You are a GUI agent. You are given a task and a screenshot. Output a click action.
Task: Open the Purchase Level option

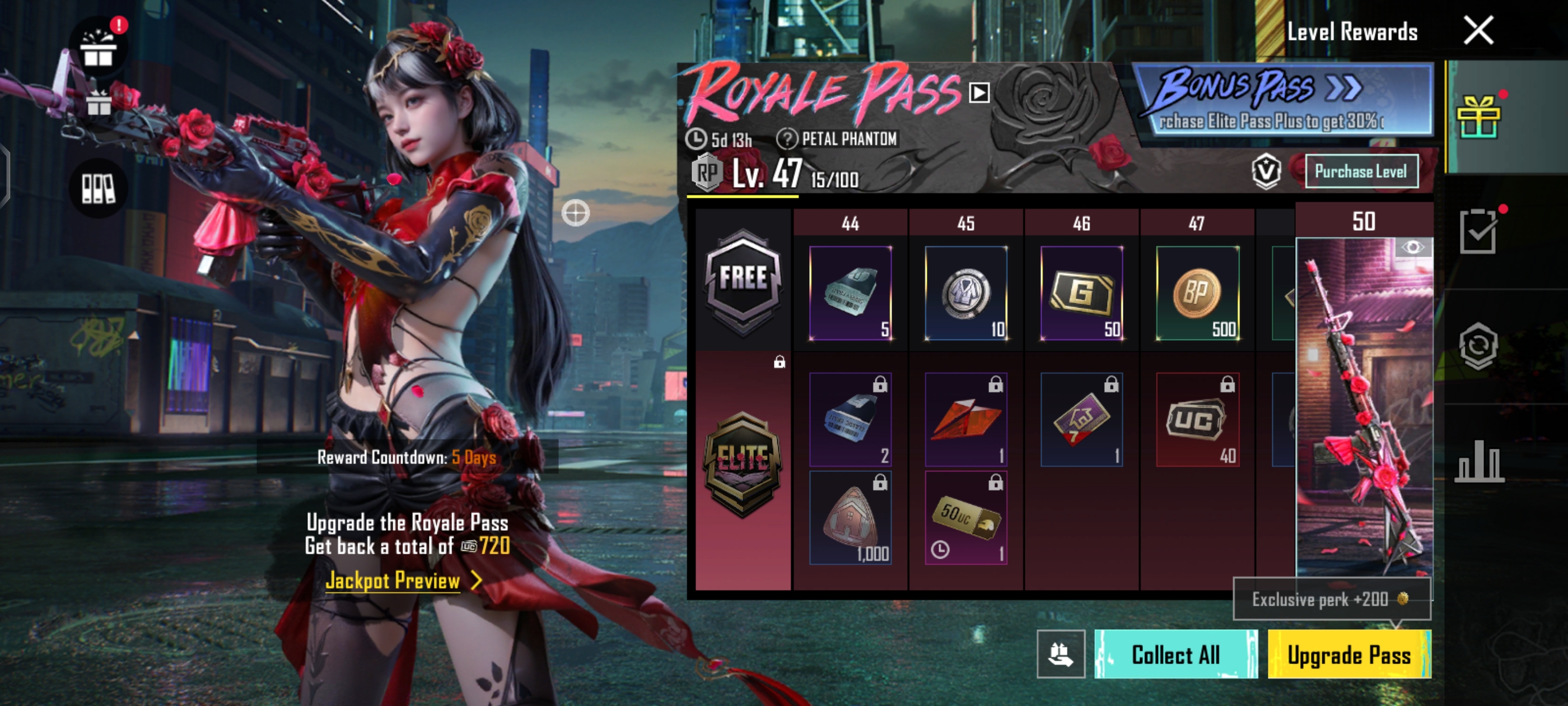tap(1360, 172)
